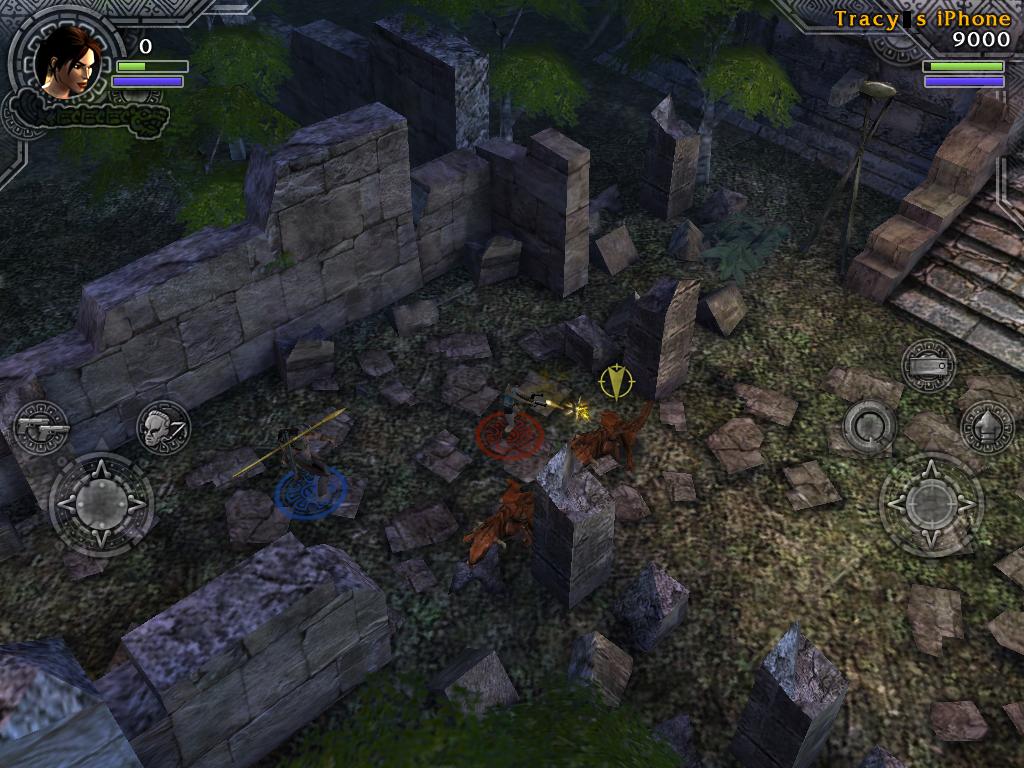Activate the spearhead action button
The width and height of the screenshot is (1024, 768).
pyautogui.click(x=987, y=426)
